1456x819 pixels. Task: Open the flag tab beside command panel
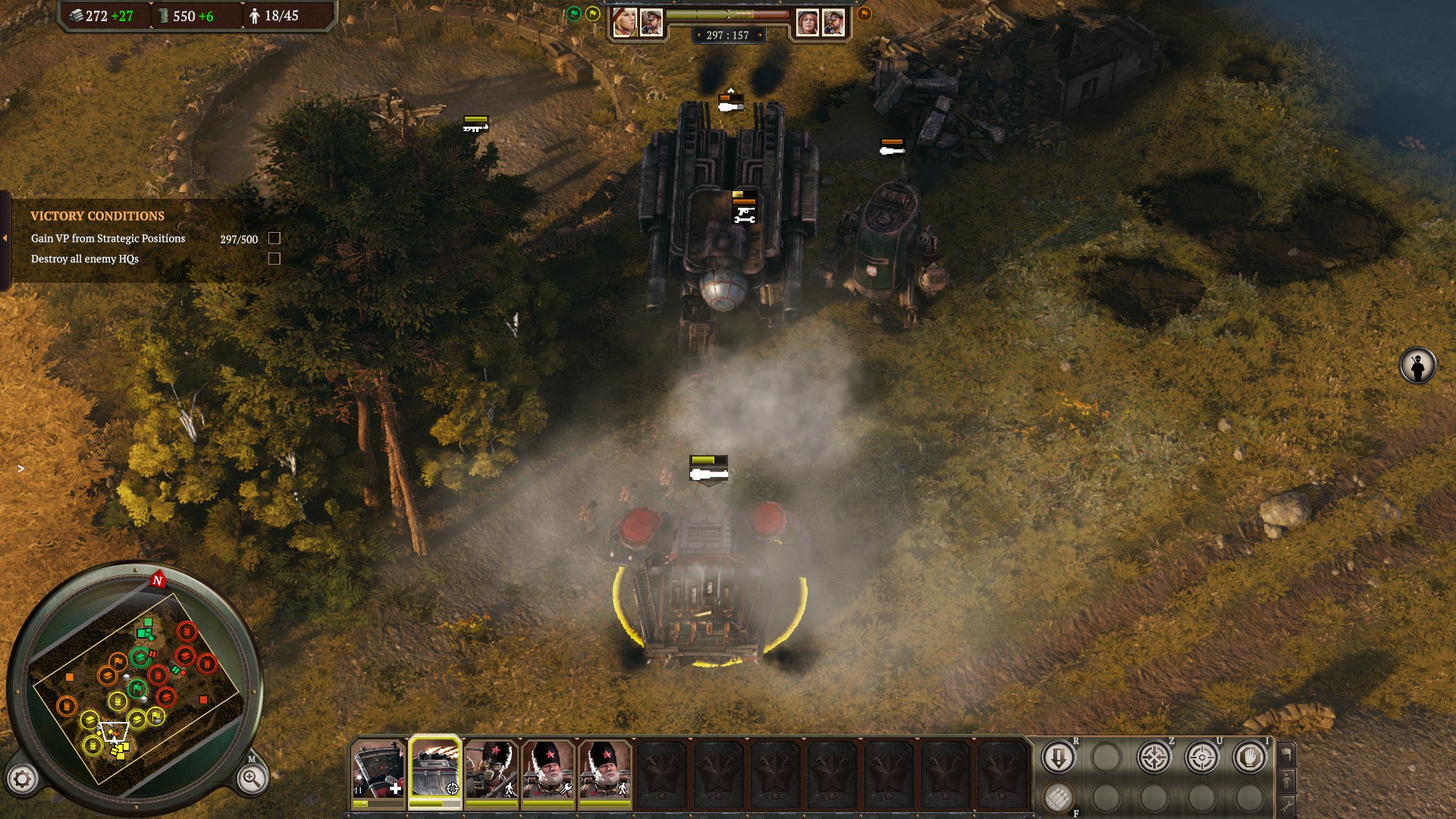tap(1286, 755)
